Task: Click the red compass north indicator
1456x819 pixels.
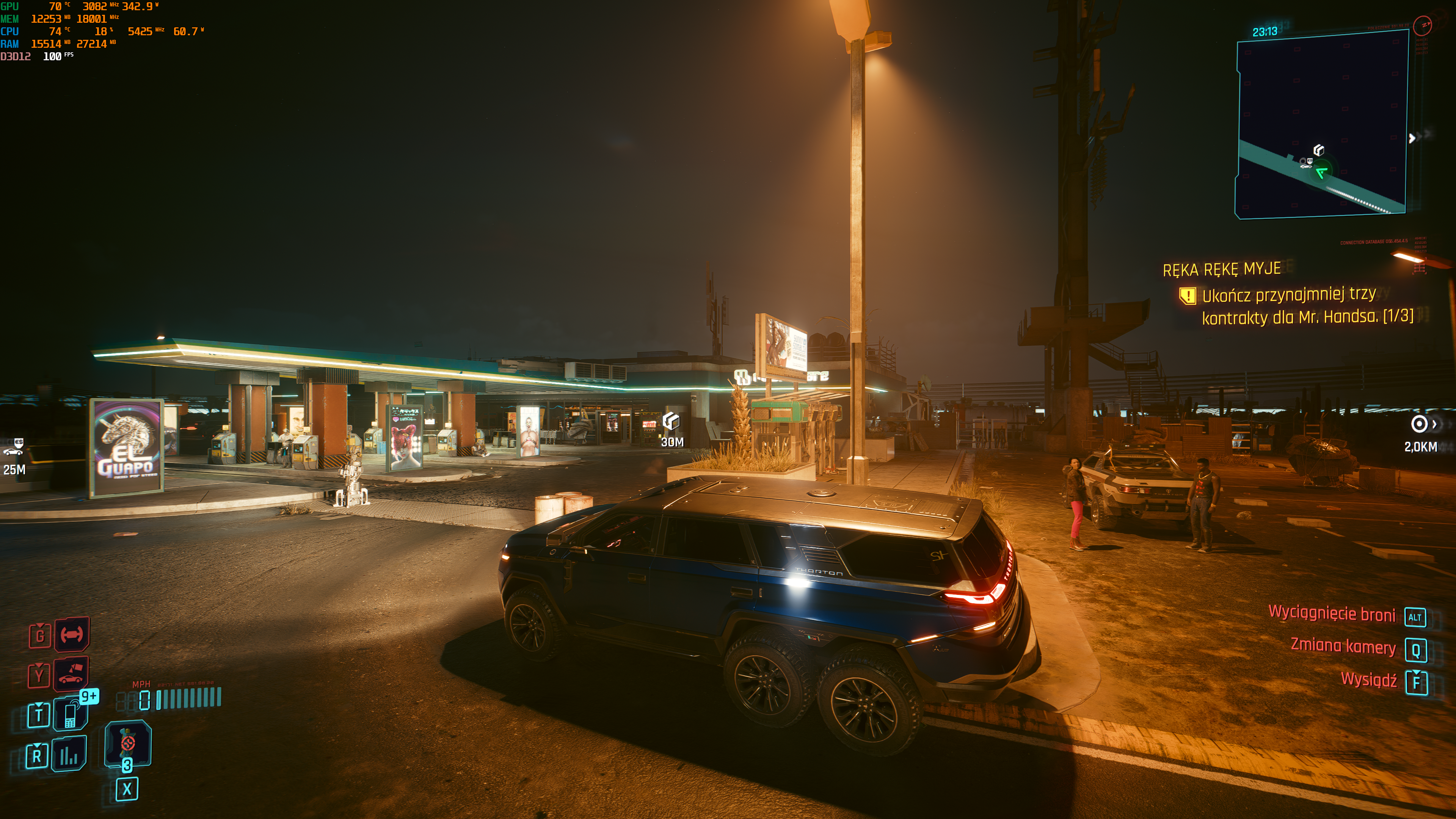Action: 1422,25
